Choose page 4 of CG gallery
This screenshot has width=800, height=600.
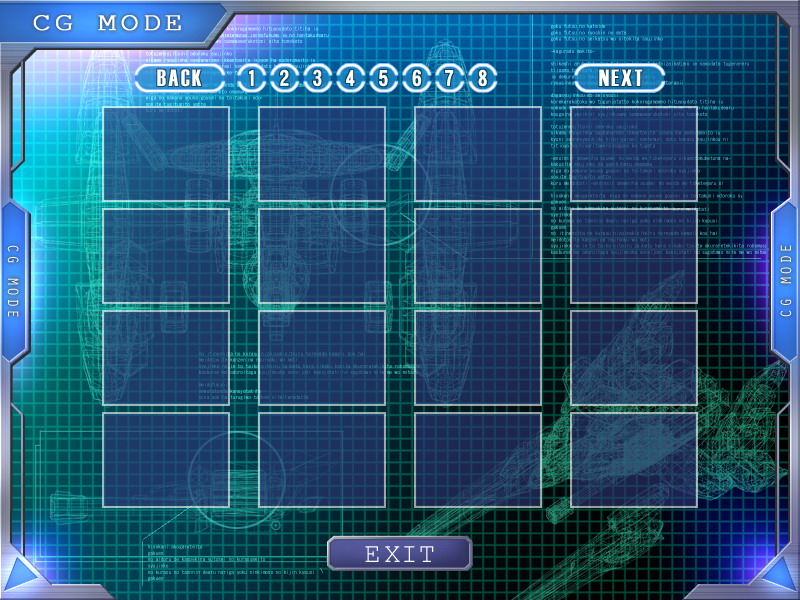coord(350,77)
